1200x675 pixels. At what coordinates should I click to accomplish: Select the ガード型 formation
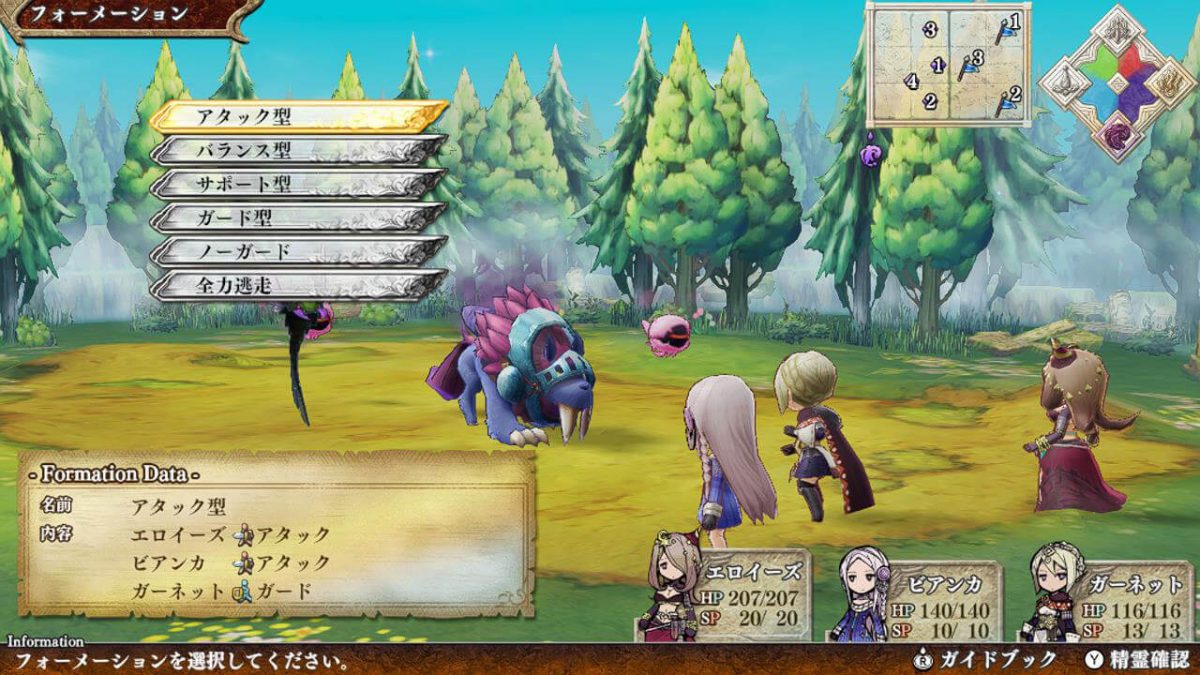pyautogui.click(x=298, y=217)
